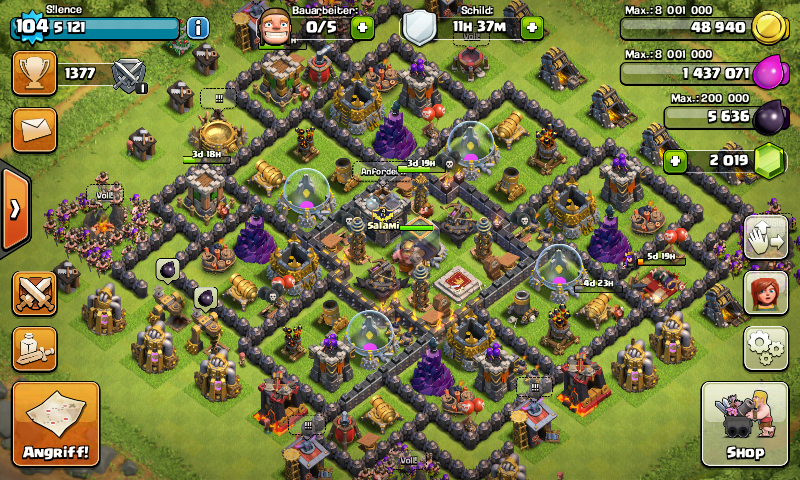Open the mail inbox envelope
The width and height of the screenshot is (800, 480).
click(x=34, y=130)
